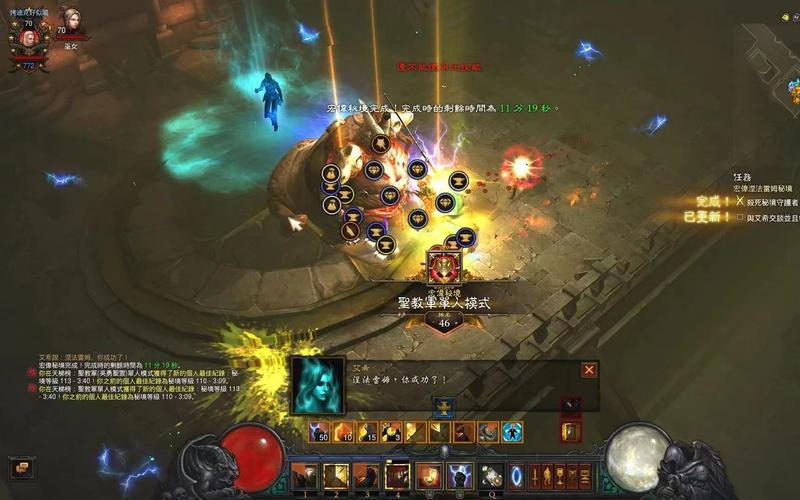Screen dimensions: 800x500
Task: Click the buff icon showing 50 stacks
Action: (320, 432)
